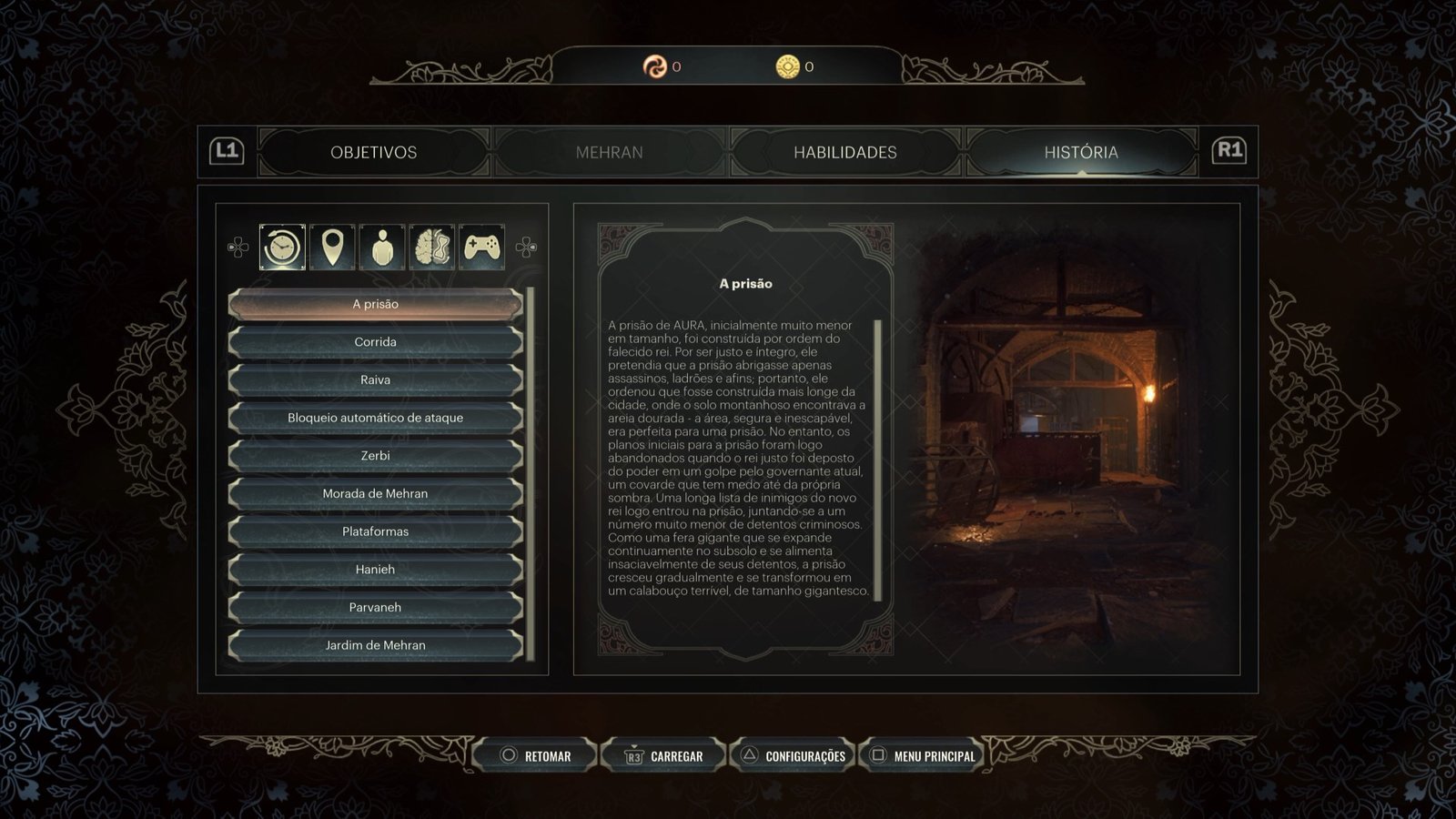Open the brain category icon
Image resolution: width=1456 pixels, height=819 pixels.
point(432,247)
